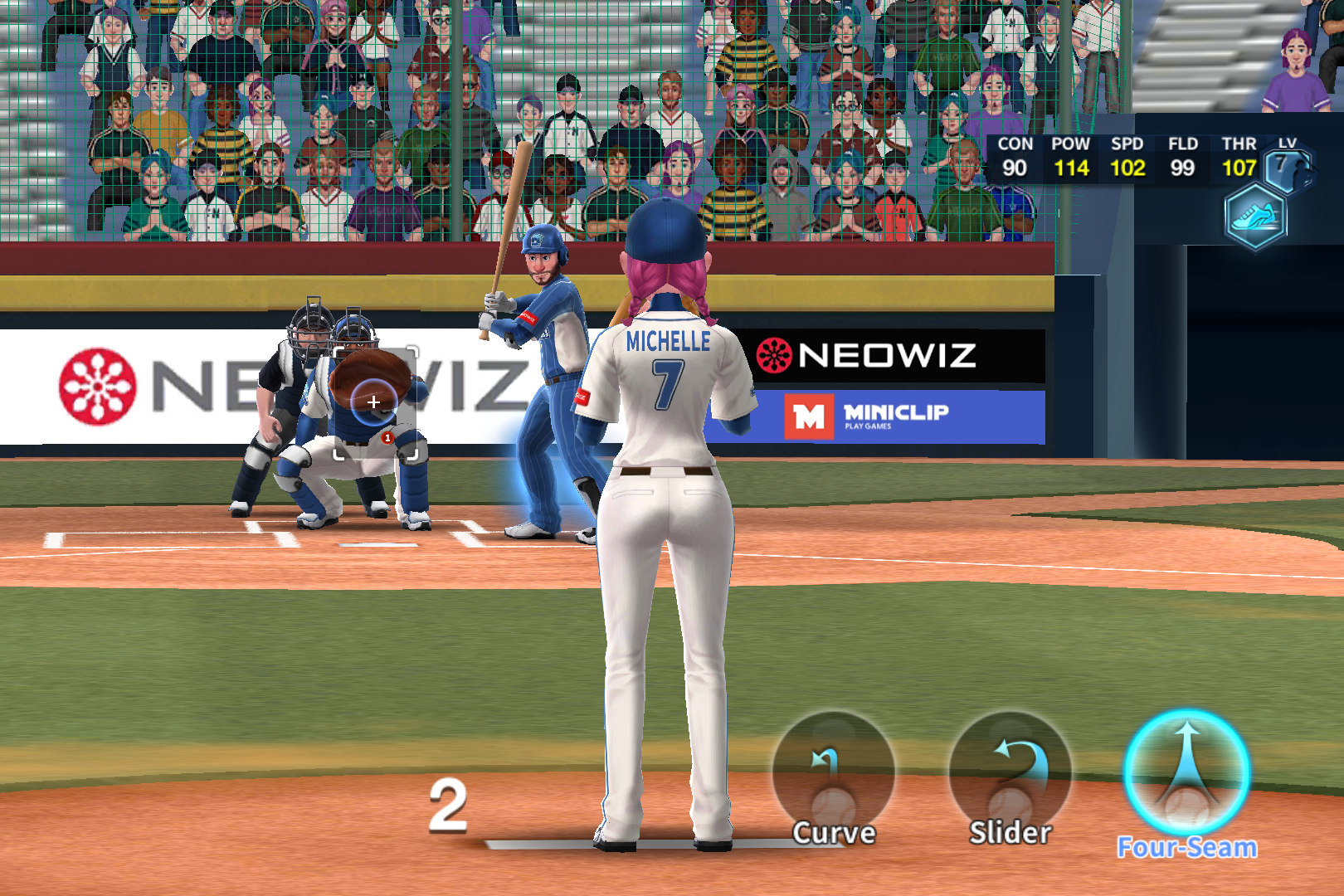Tap the running shoe skill icon
This screenshot has width=1344, height=896.
point(1255,217)
